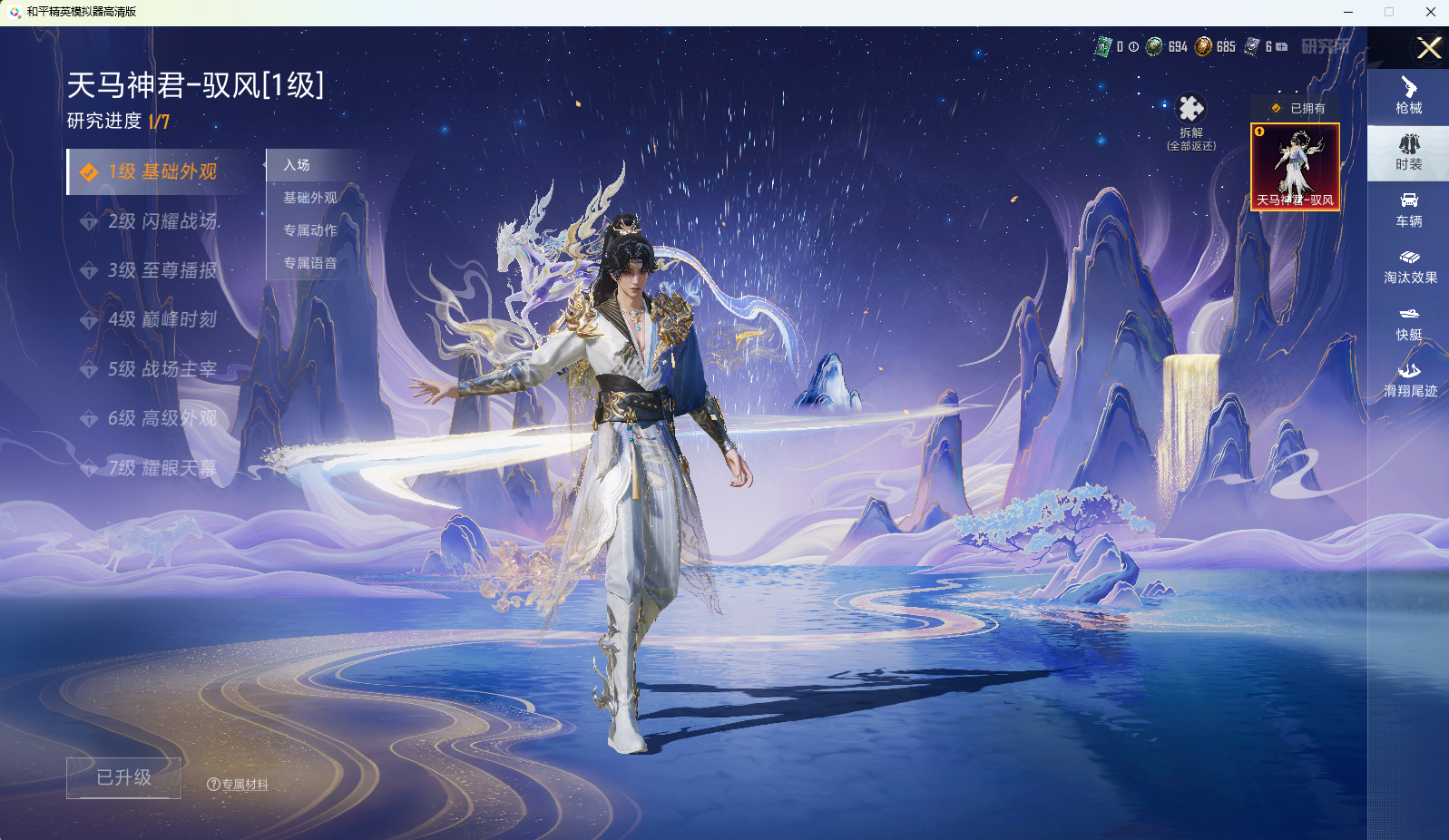The height and width of the screenshot is (840, 1449).
Task: Click the 拆解 dismantle puzzle icon
Action: pyautogui.click(x=1190, y=110)
